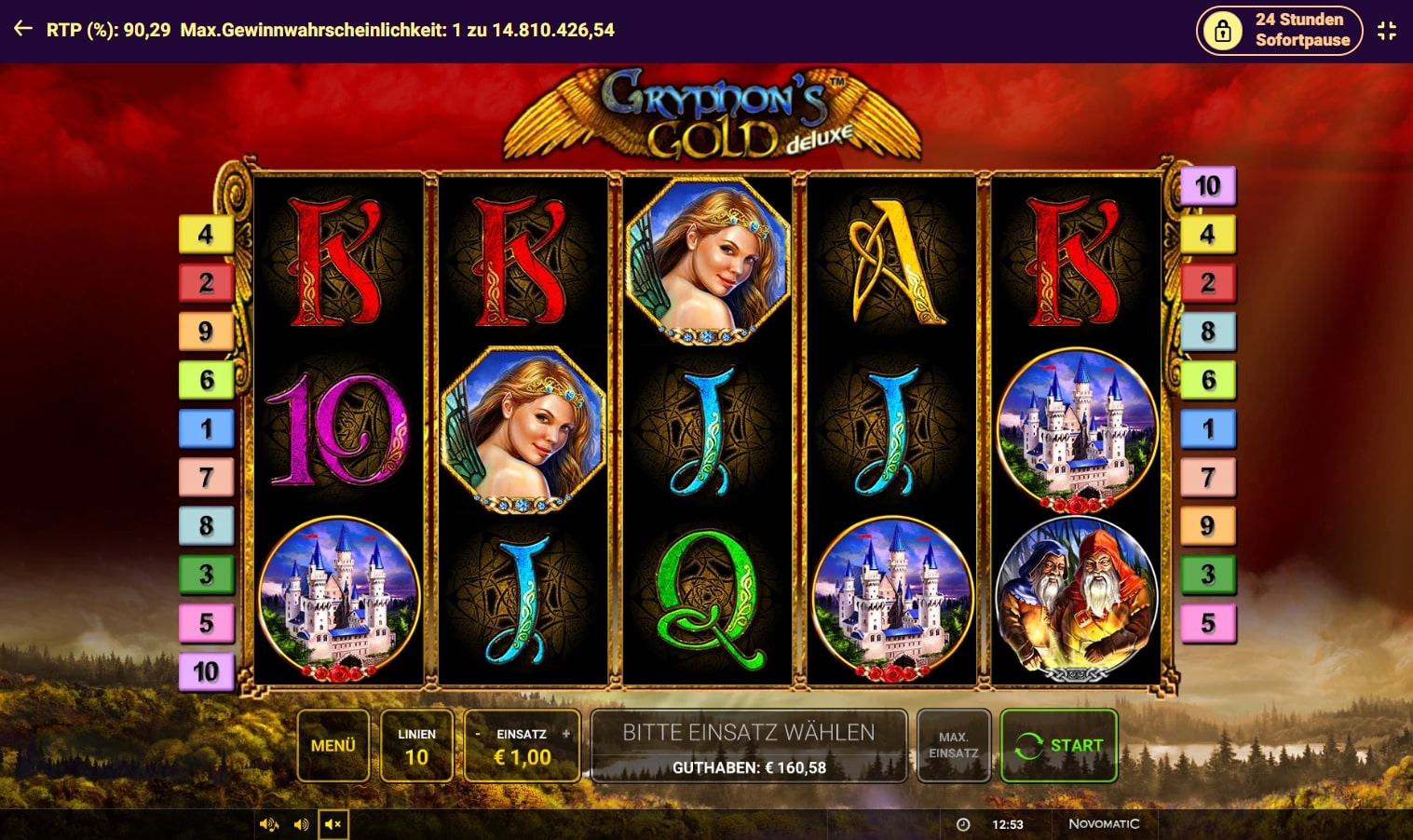The width and height of the screenshot is (1413, 840).
Task: Select the pink payline 5 marker on the left
Action: pyautogui.click(x=206, y=622)
